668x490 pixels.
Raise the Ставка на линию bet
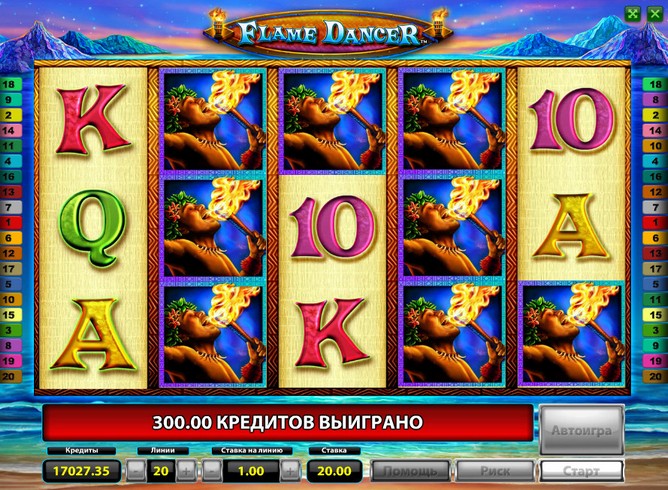pyautogui.click(x=290, y=470)
